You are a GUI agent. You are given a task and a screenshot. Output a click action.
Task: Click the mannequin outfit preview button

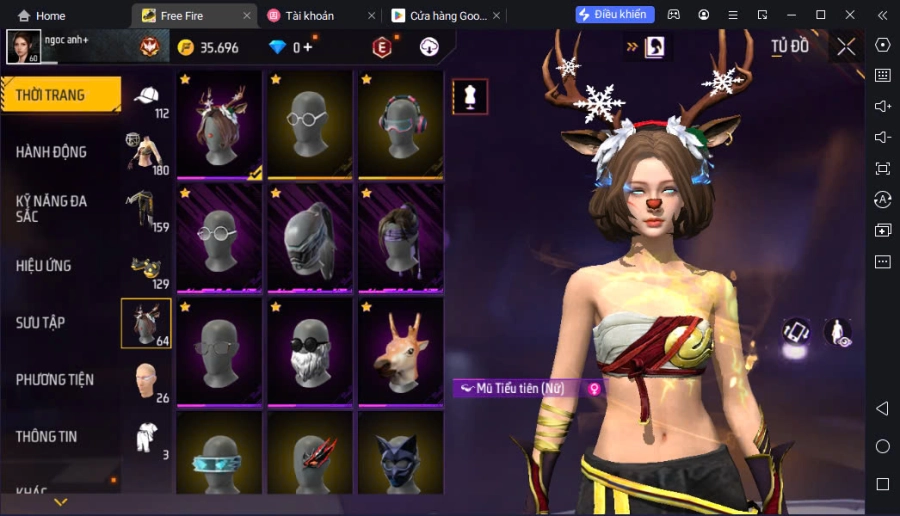470,97
